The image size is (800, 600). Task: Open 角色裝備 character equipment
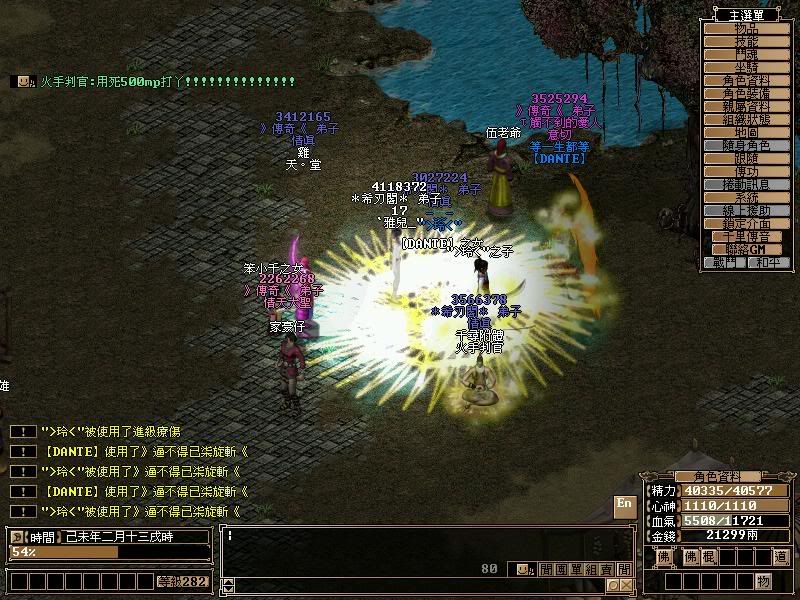coord(746,94)
